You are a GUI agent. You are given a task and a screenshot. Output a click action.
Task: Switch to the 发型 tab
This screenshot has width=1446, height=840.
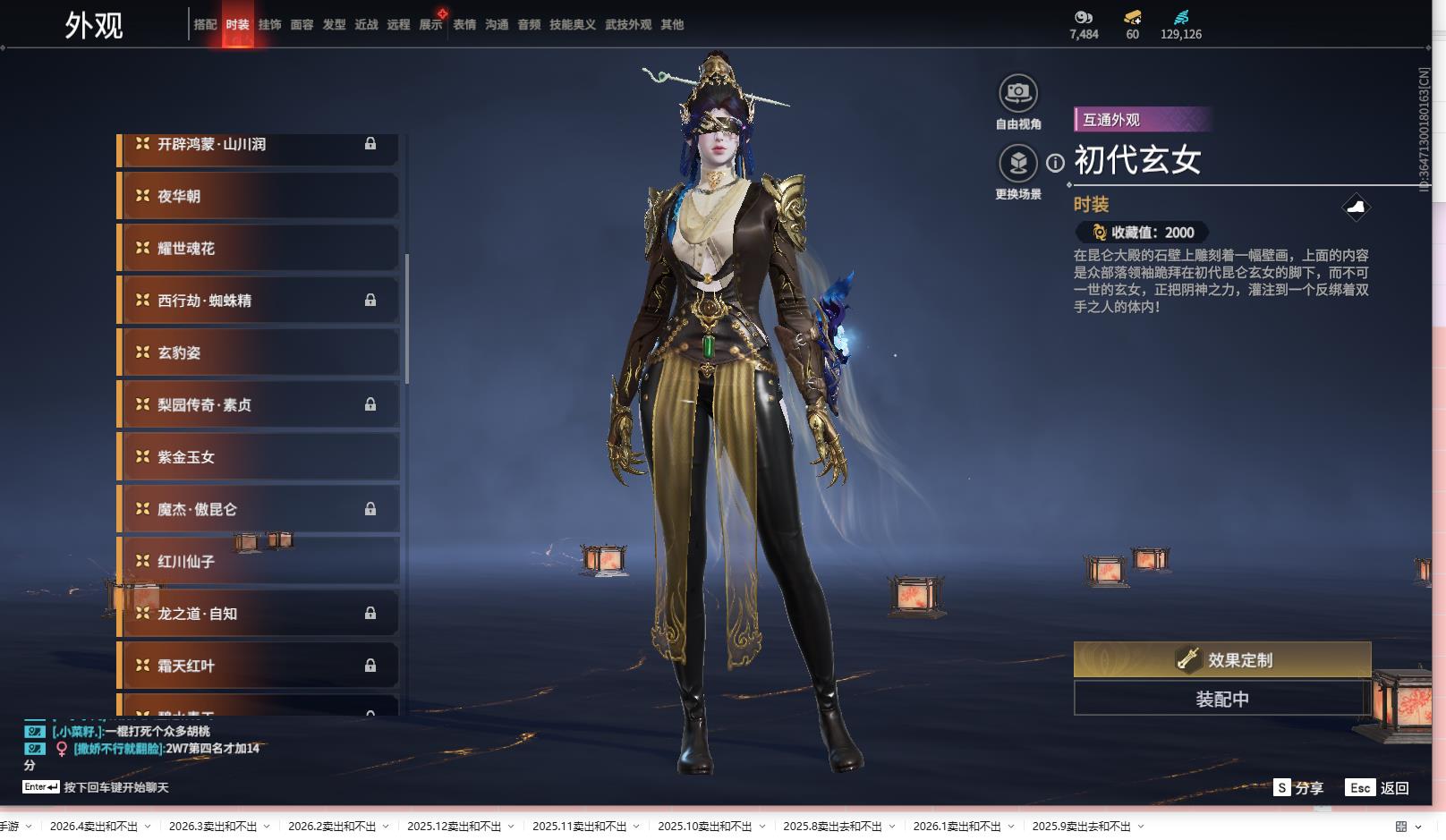pyautogui.click(x=334, y=25)
